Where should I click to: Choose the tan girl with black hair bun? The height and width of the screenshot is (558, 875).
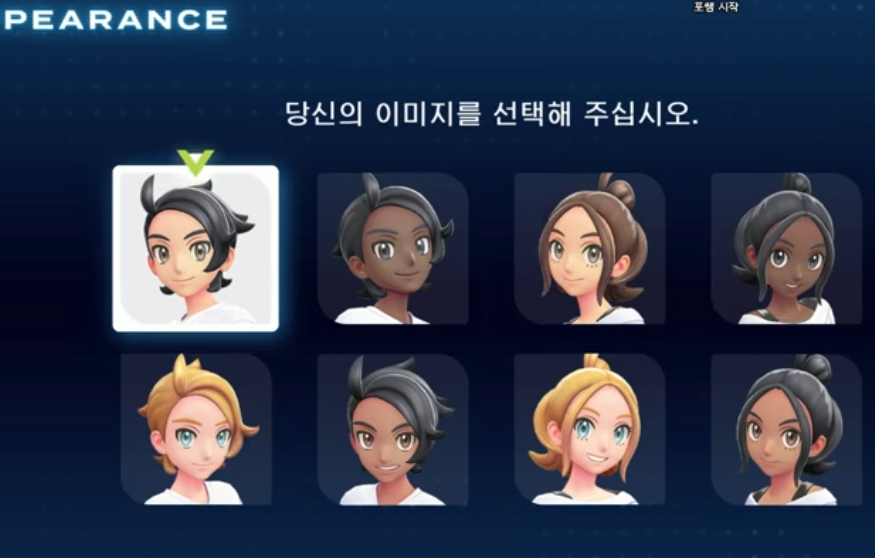786,429
